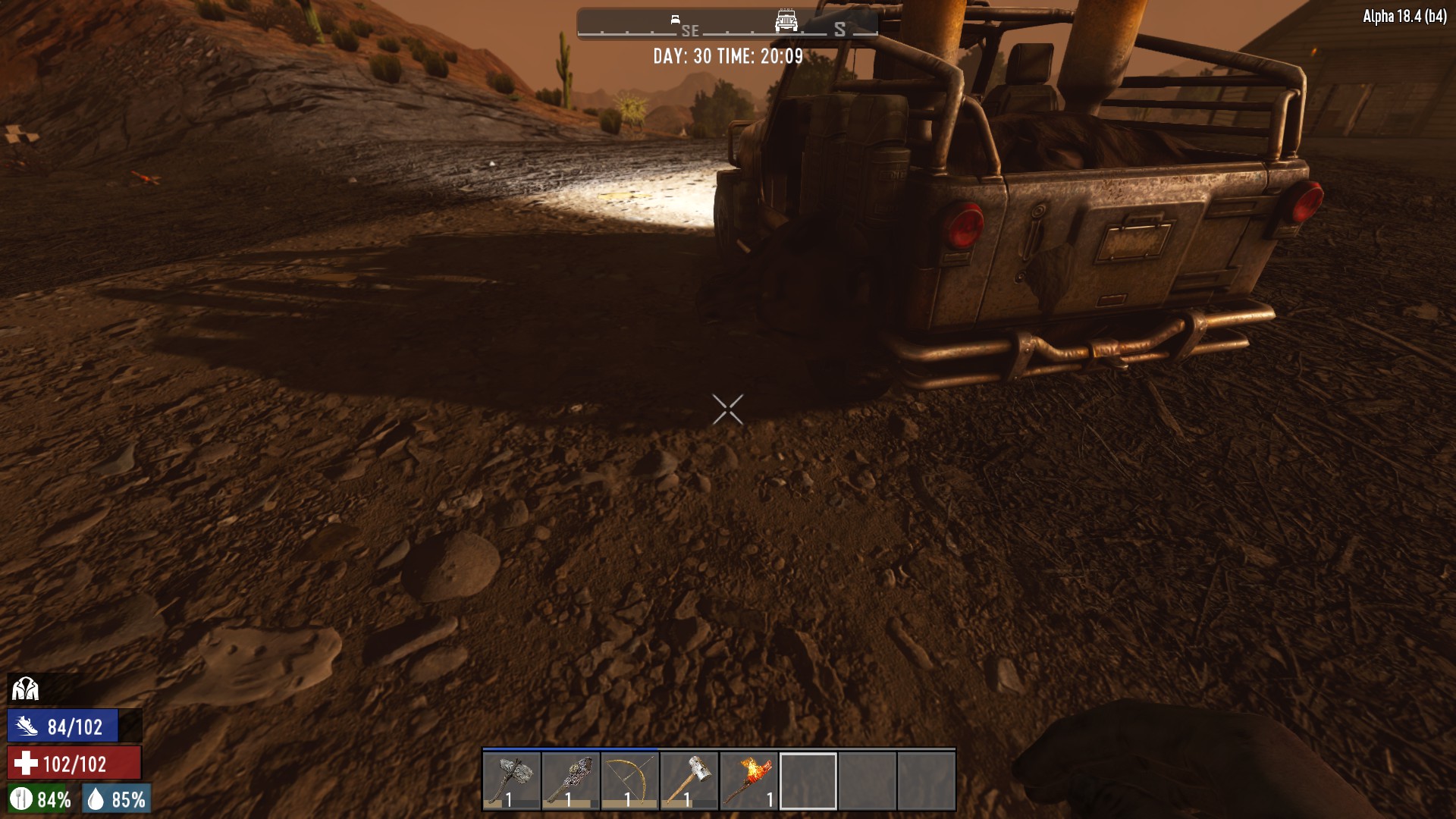Select the burning torch slot

click(748, 780)
